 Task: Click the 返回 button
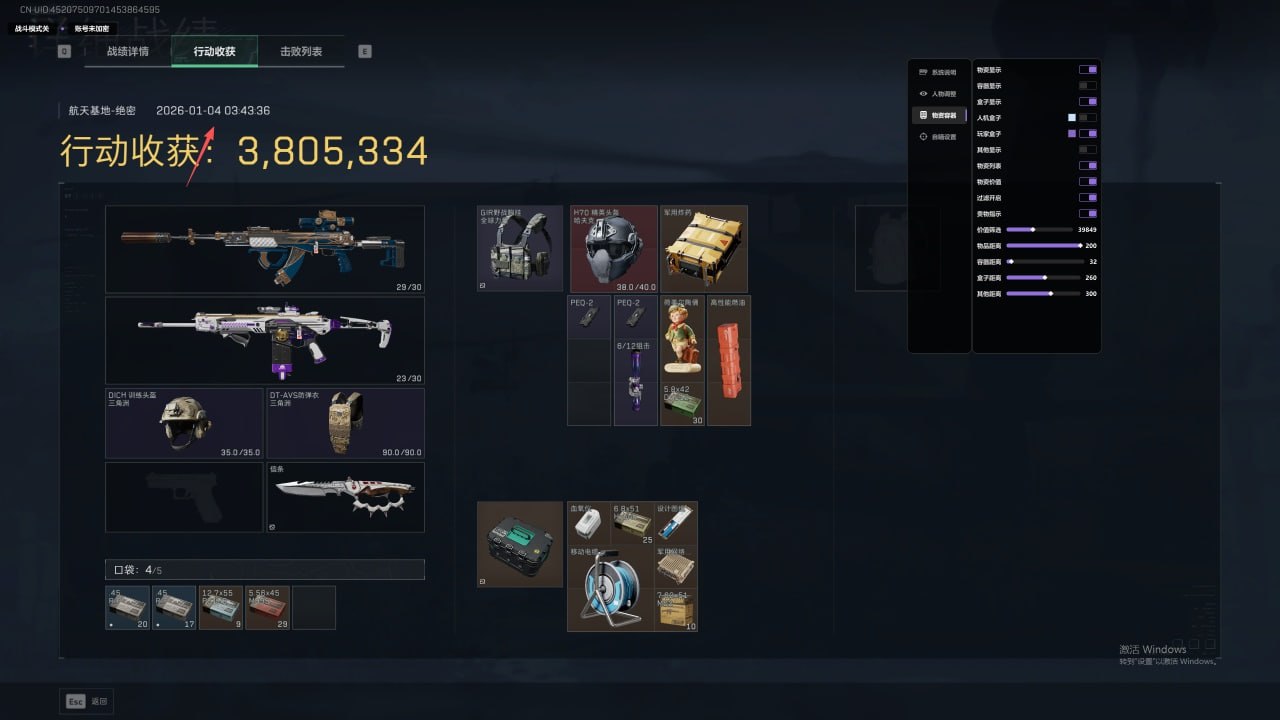pos(87,701)
